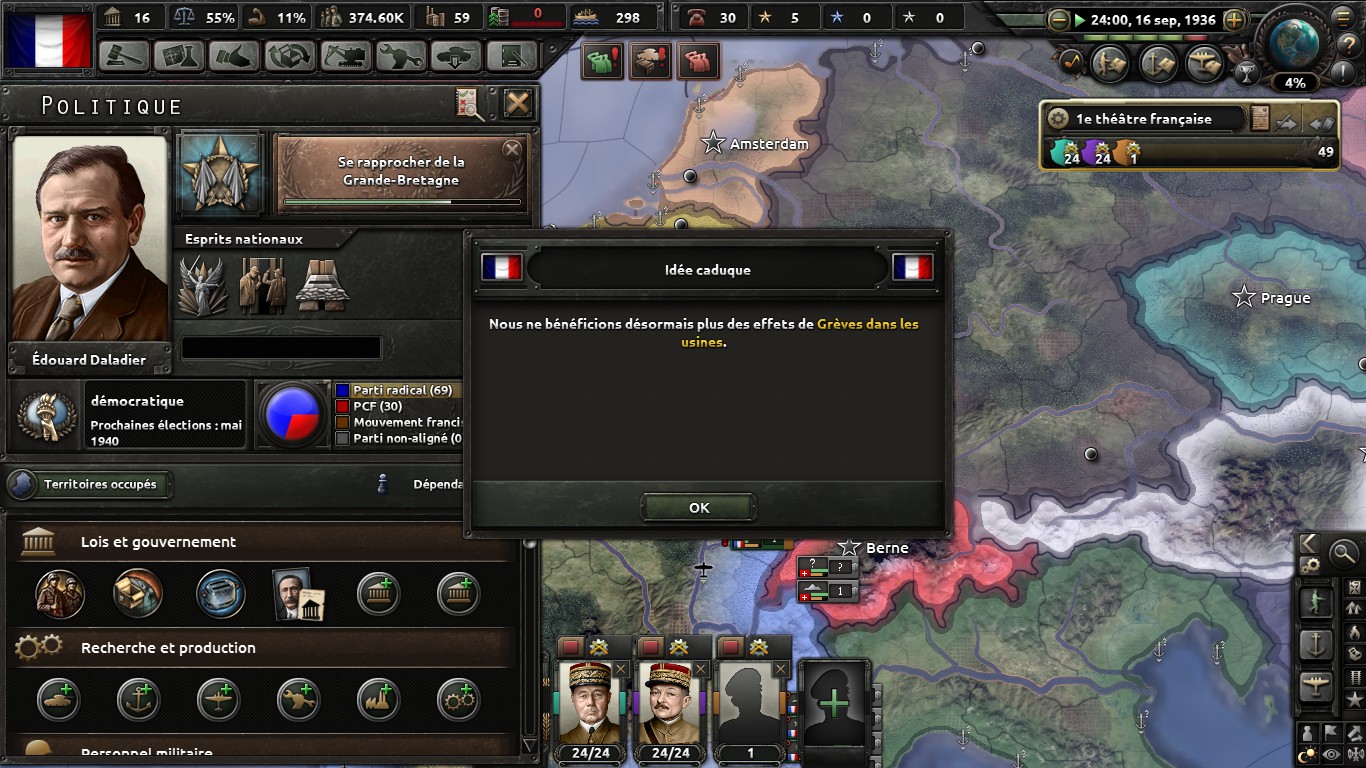The width and height of the screenshot is (1366, 768).
Task: Confirm the Idée caduque popup with OK
Action: (x=699, y=507)
